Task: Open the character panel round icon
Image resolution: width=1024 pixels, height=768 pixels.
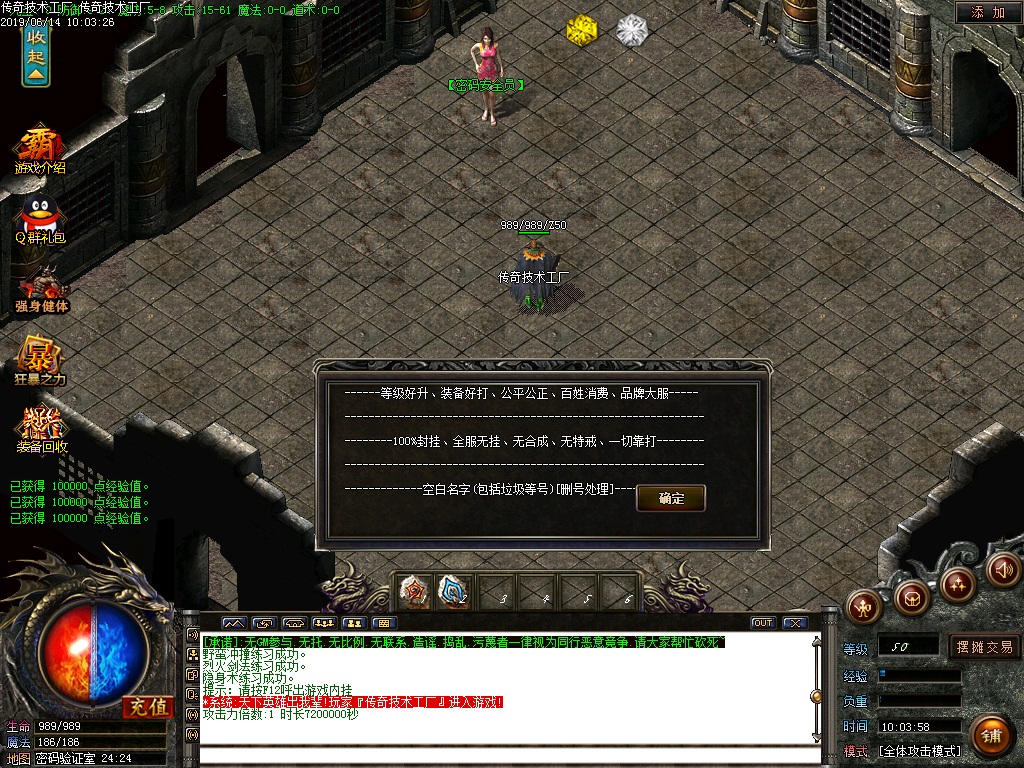Action: tap(864, 605)
